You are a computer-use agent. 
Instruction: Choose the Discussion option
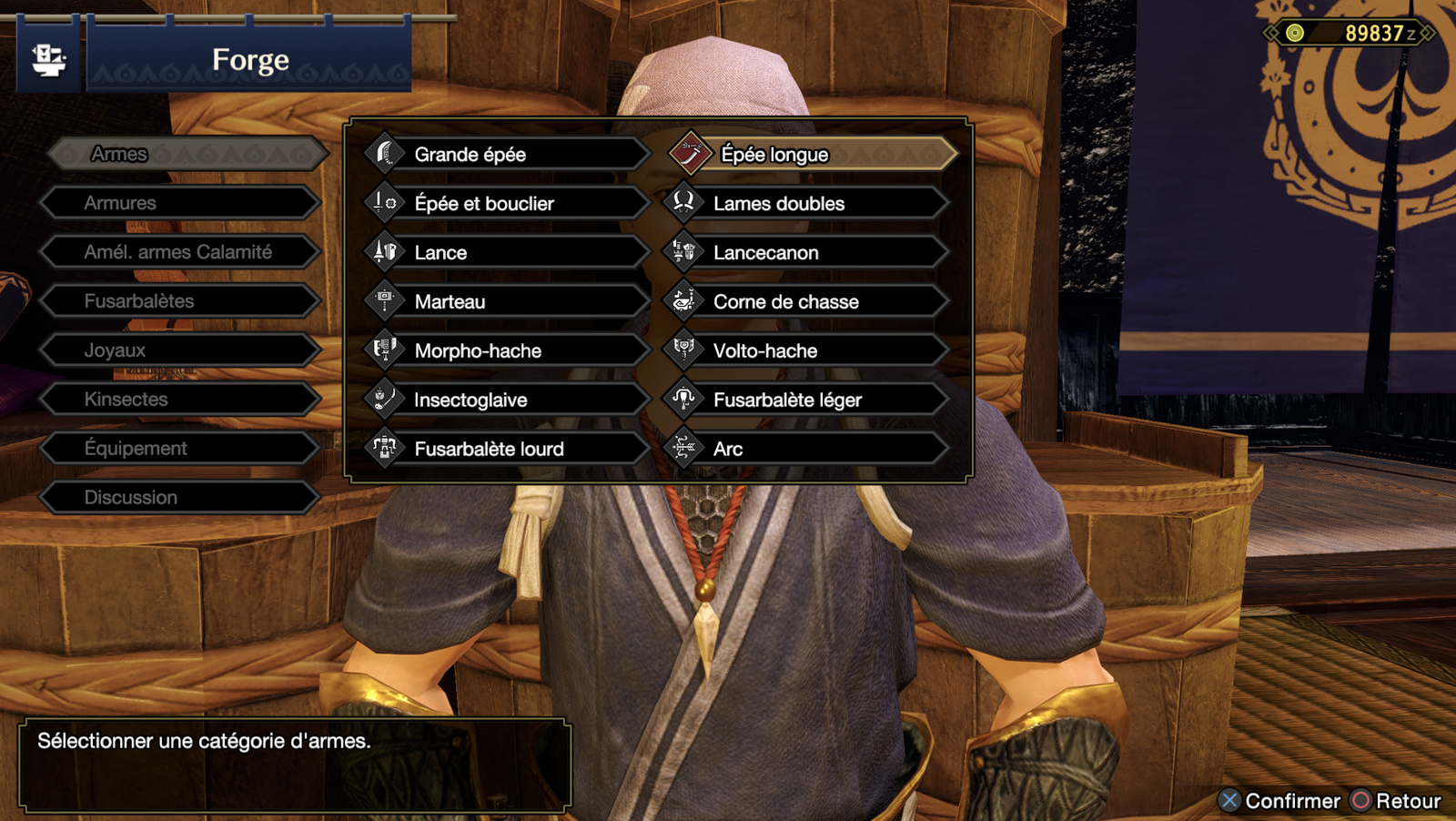pos(180,498)
